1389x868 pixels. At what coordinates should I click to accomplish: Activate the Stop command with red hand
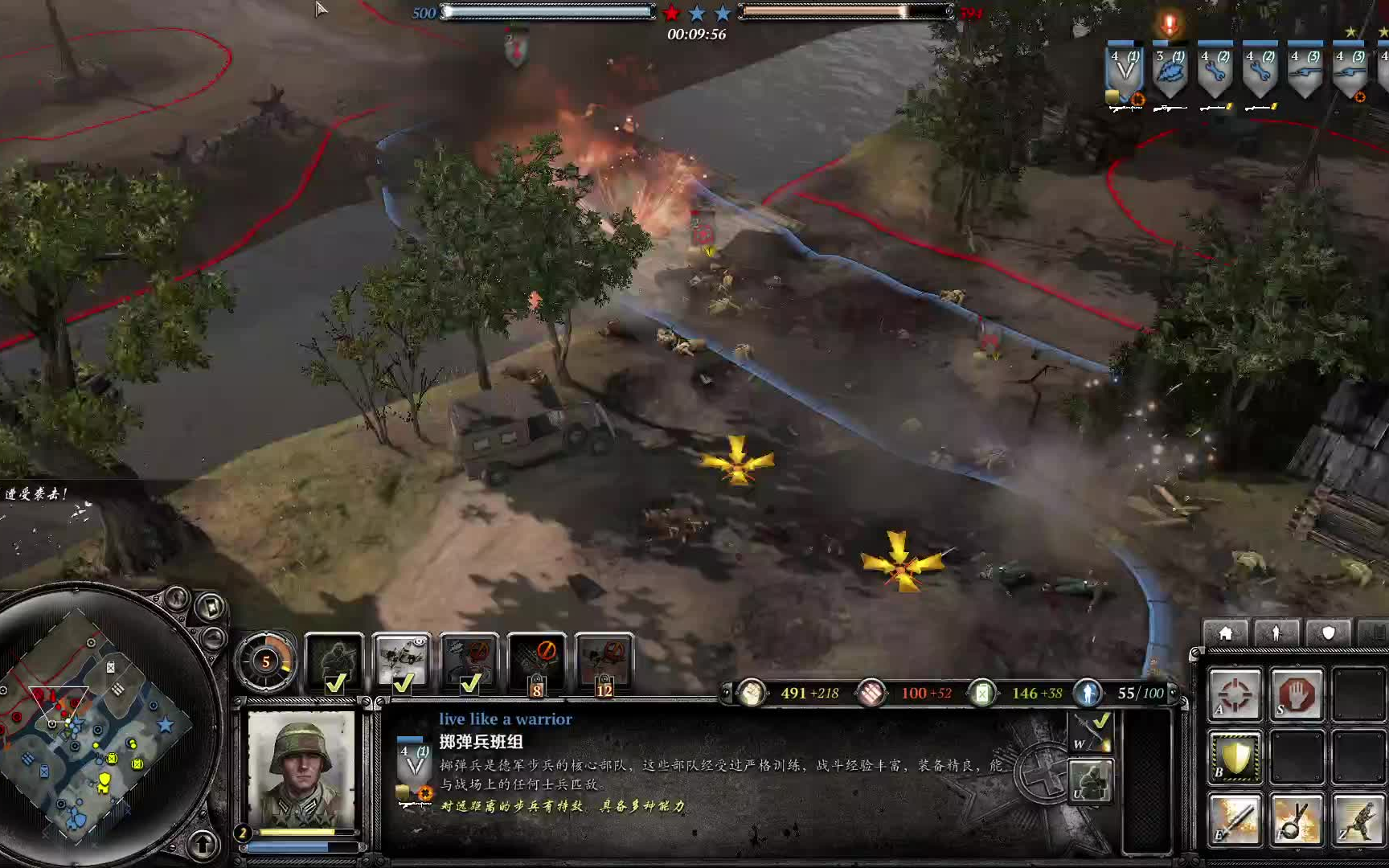tap(1297, 693)
